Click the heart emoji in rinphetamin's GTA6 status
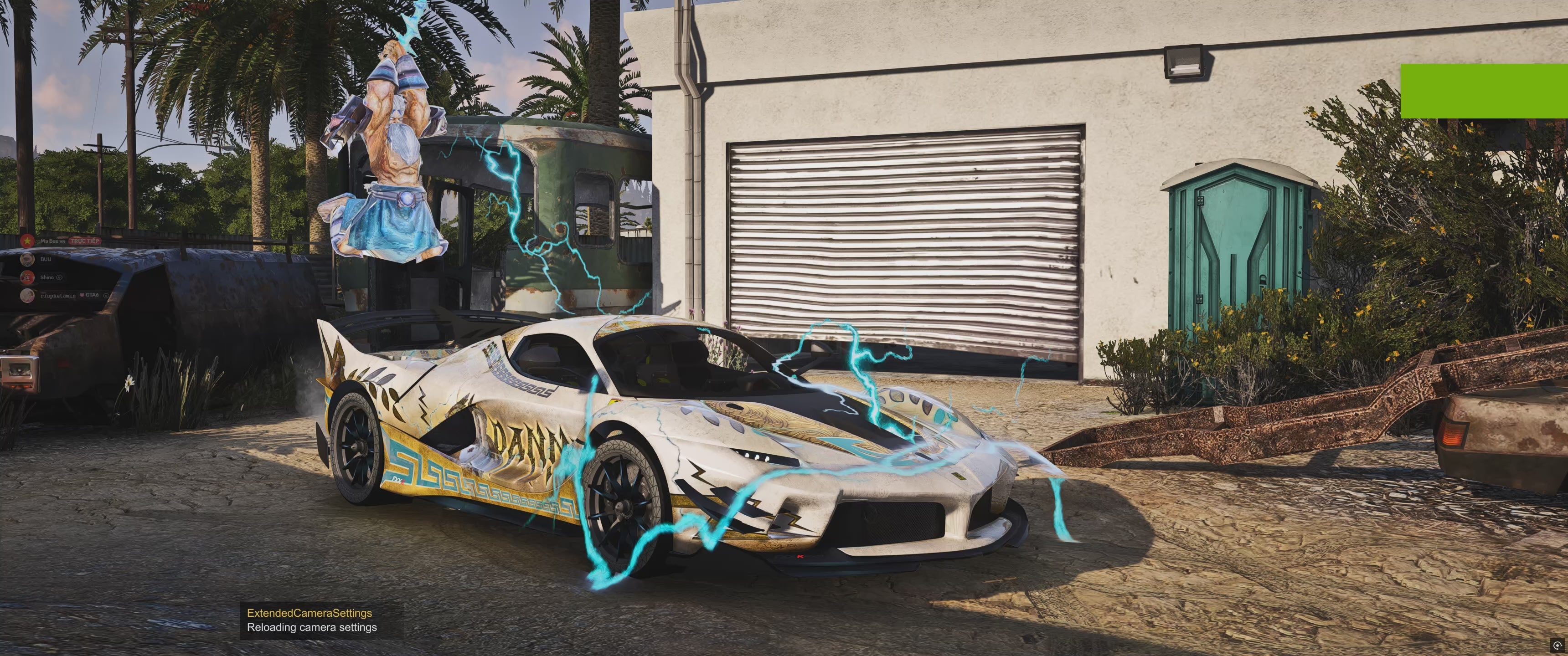The height and width of the screenshot is (656, 1568). coord(82,296)
